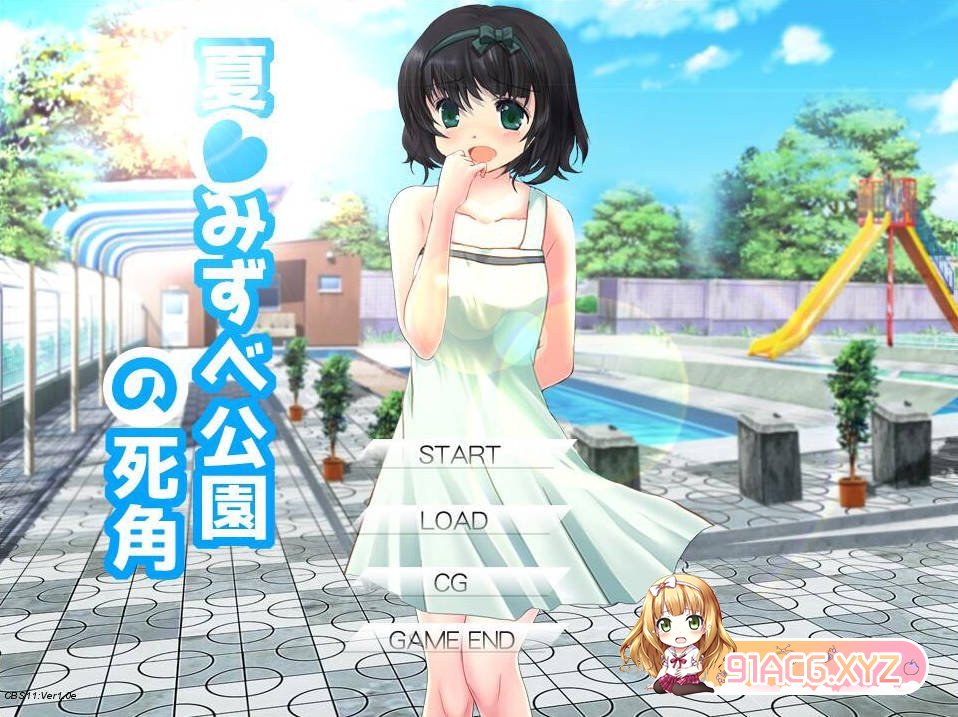The image size is (958, 717).
Task: Click START to begin the game
Action: pyautogui.click(x=459, y=454)
